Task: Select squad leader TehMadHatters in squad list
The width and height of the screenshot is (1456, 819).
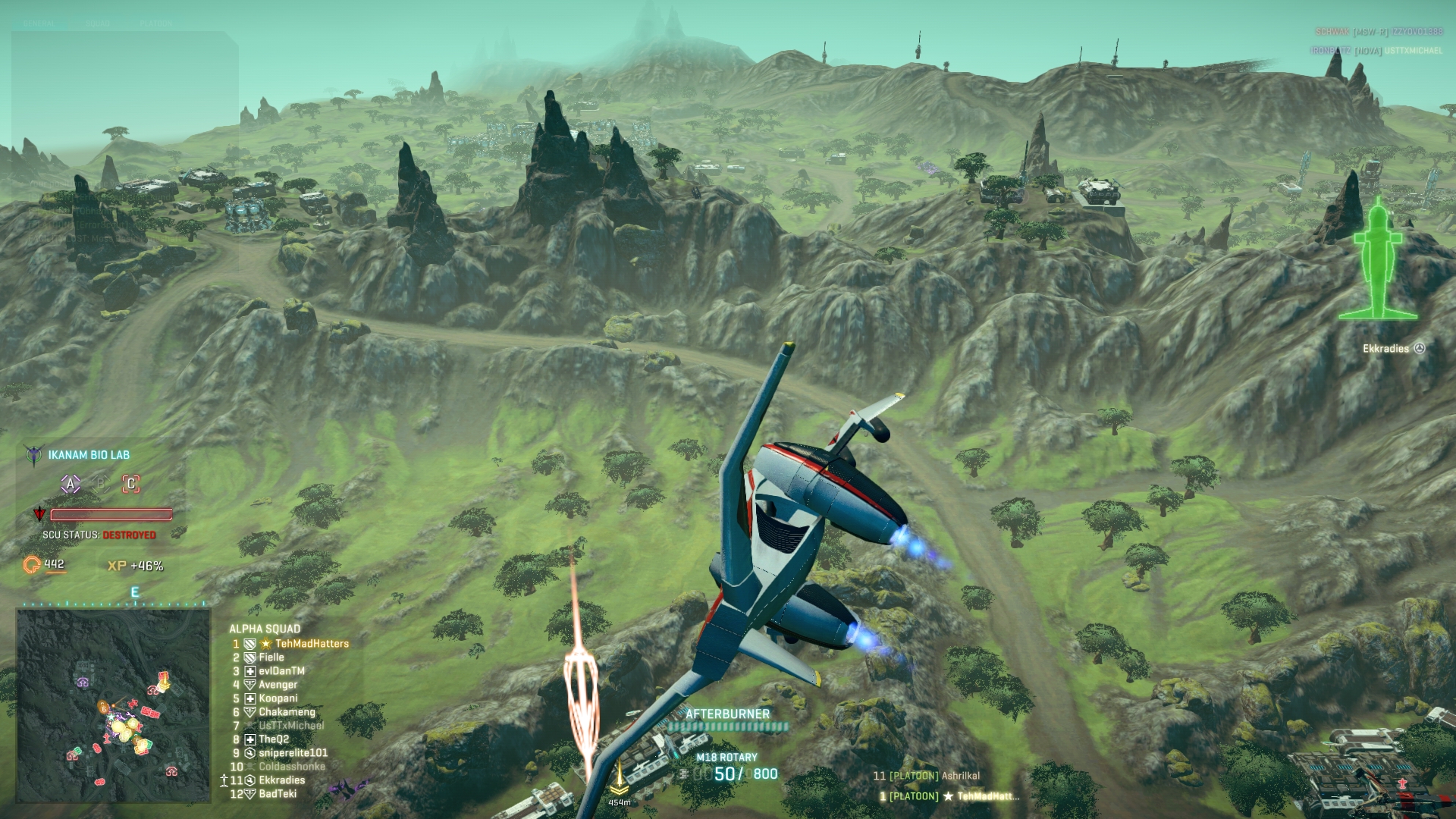Action: [312, 644]
